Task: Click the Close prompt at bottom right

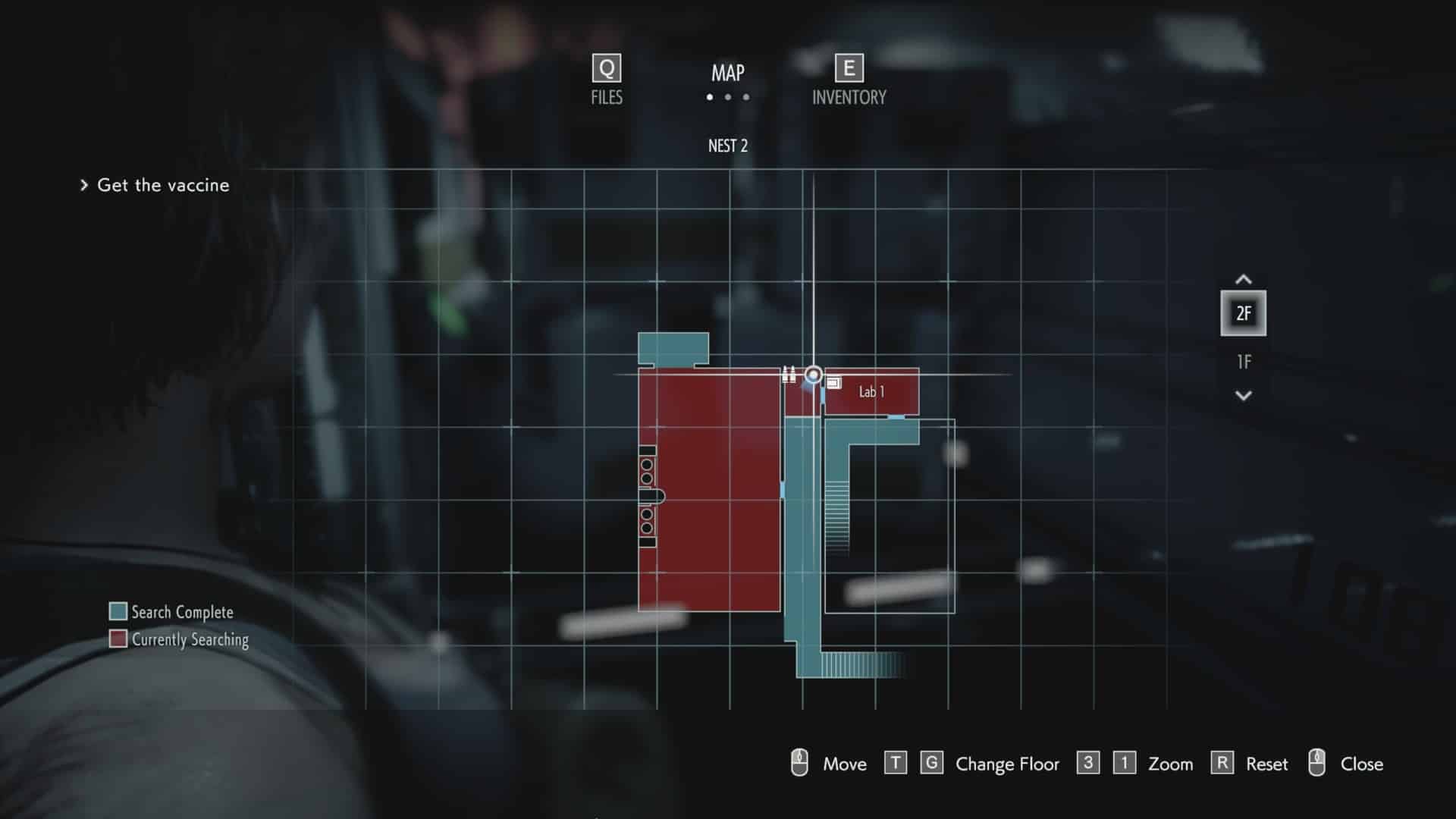Action: (x=1363, y=764)
